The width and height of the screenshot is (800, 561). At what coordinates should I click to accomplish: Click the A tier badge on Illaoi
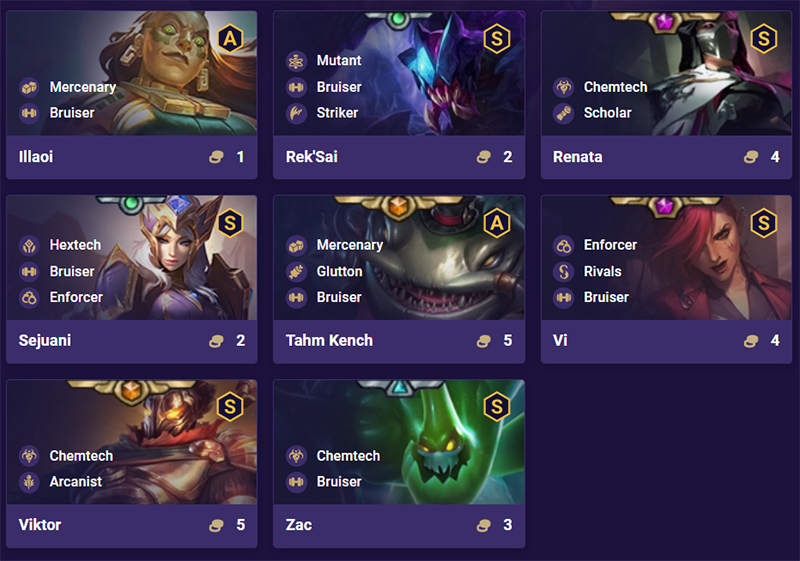(230, 39)
